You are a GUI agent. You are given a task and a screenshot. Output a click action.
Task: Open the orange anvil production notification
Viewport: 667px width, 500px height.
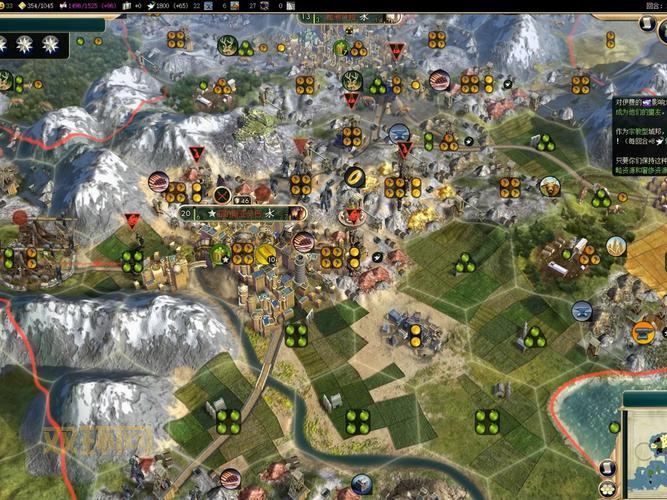point(644,333)
